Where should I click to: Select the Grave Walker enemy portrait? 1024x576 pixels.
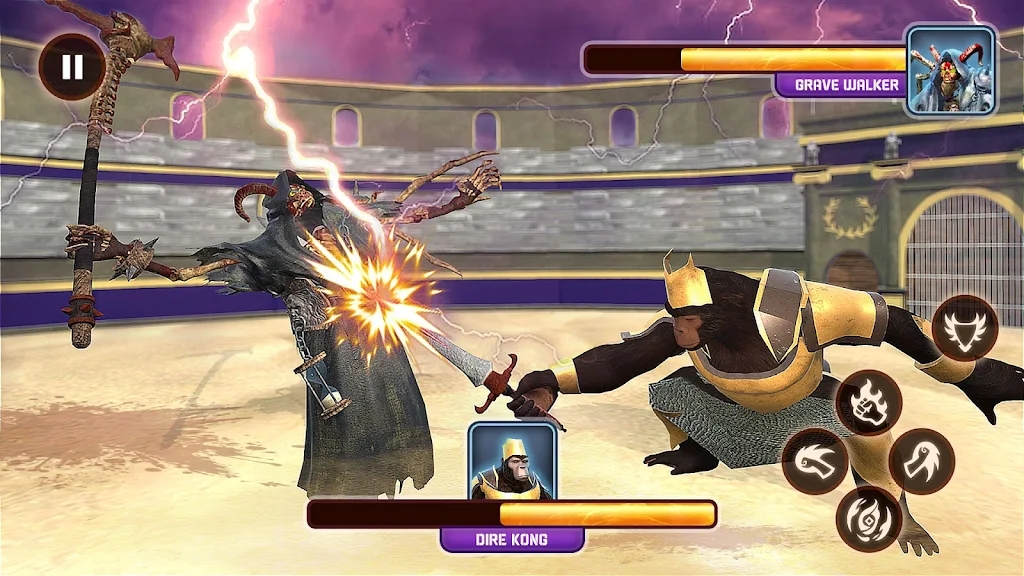coord(950,69)
